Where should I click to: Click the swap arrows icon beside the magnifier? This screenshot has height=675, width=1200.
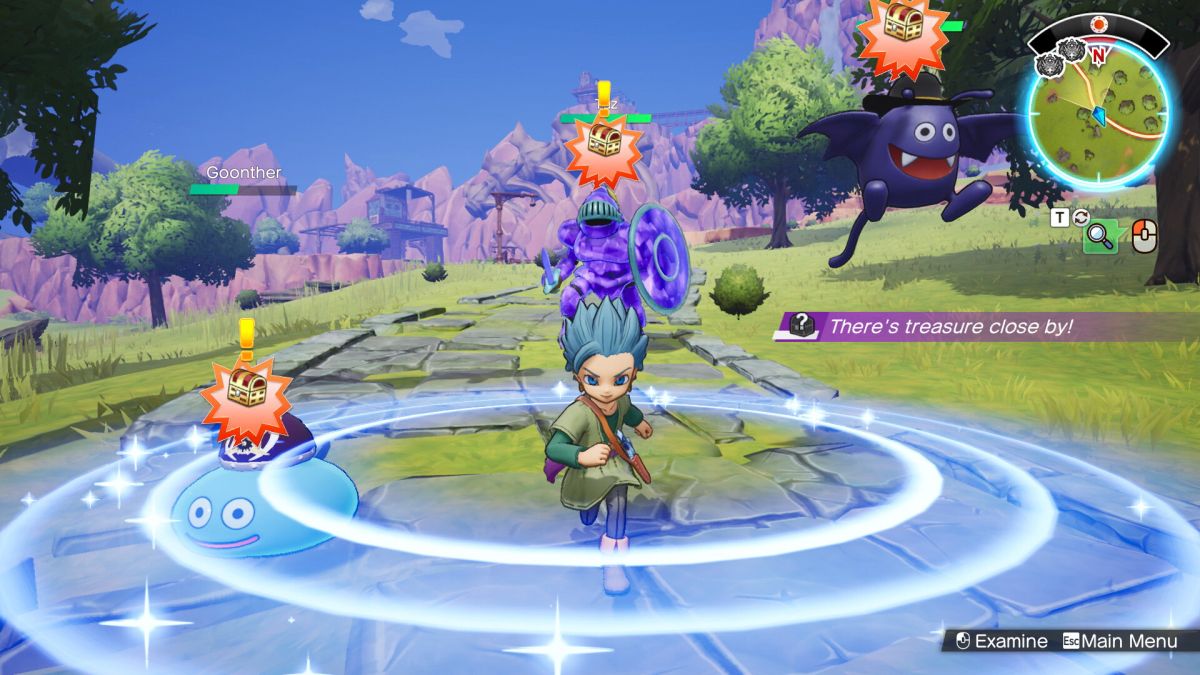click(1080, 216)
